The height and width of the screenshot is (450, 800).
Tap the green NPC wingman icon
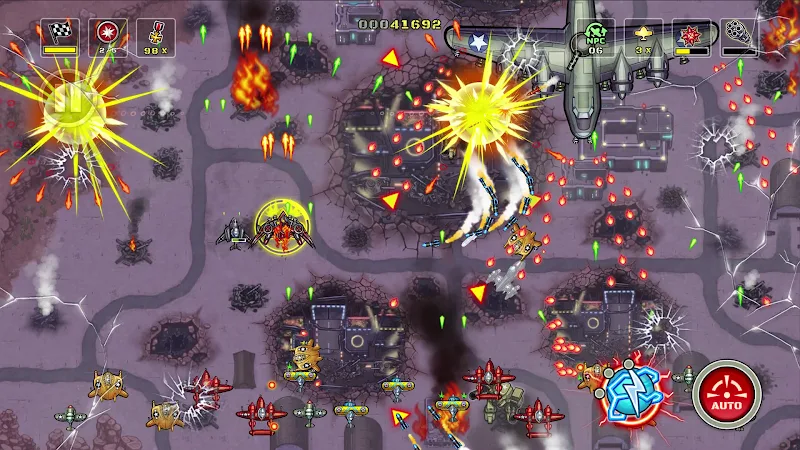595,36
